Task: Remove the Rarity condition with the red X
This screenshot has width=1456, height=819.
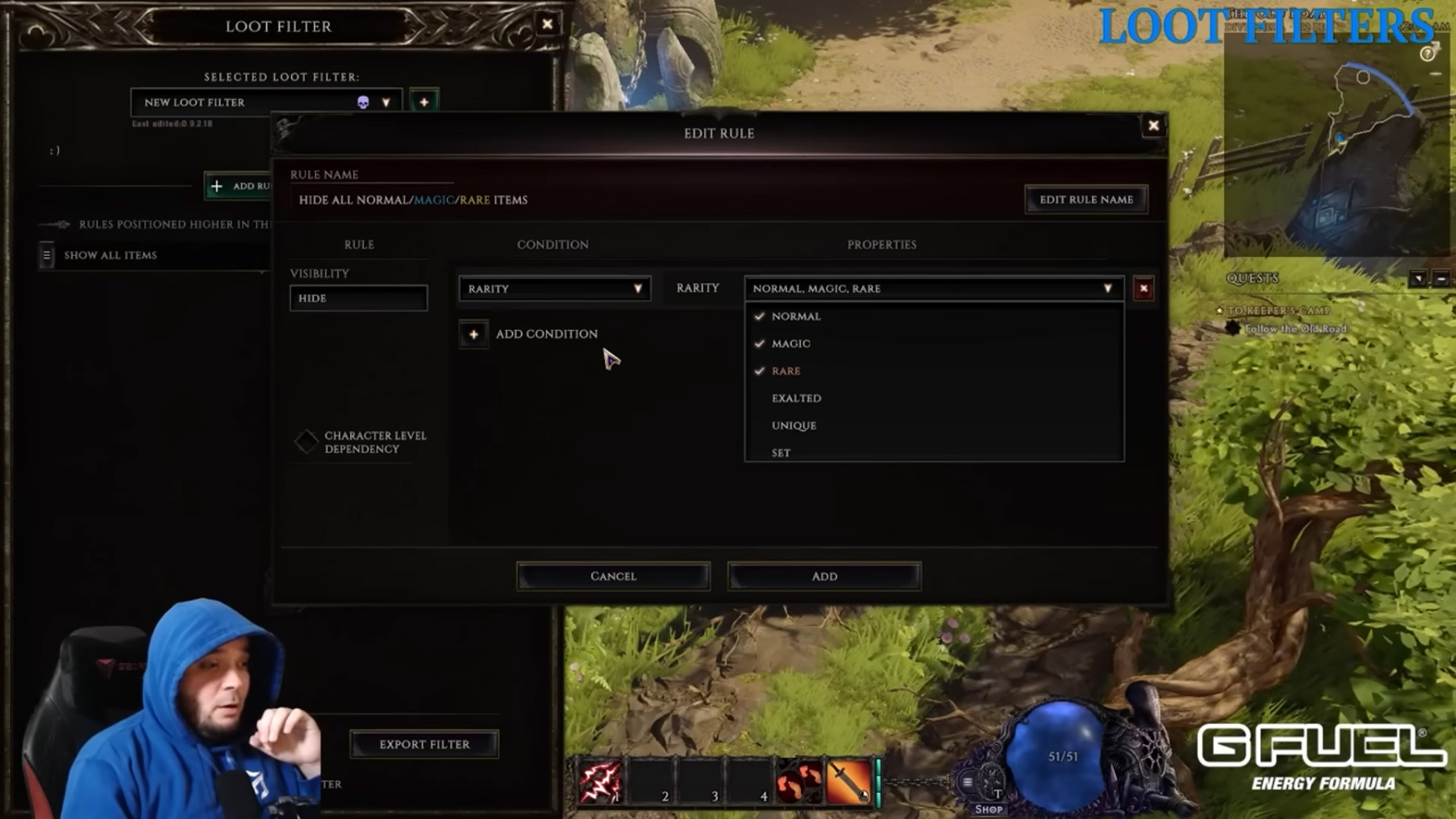Action: [x=1144, y=289]
